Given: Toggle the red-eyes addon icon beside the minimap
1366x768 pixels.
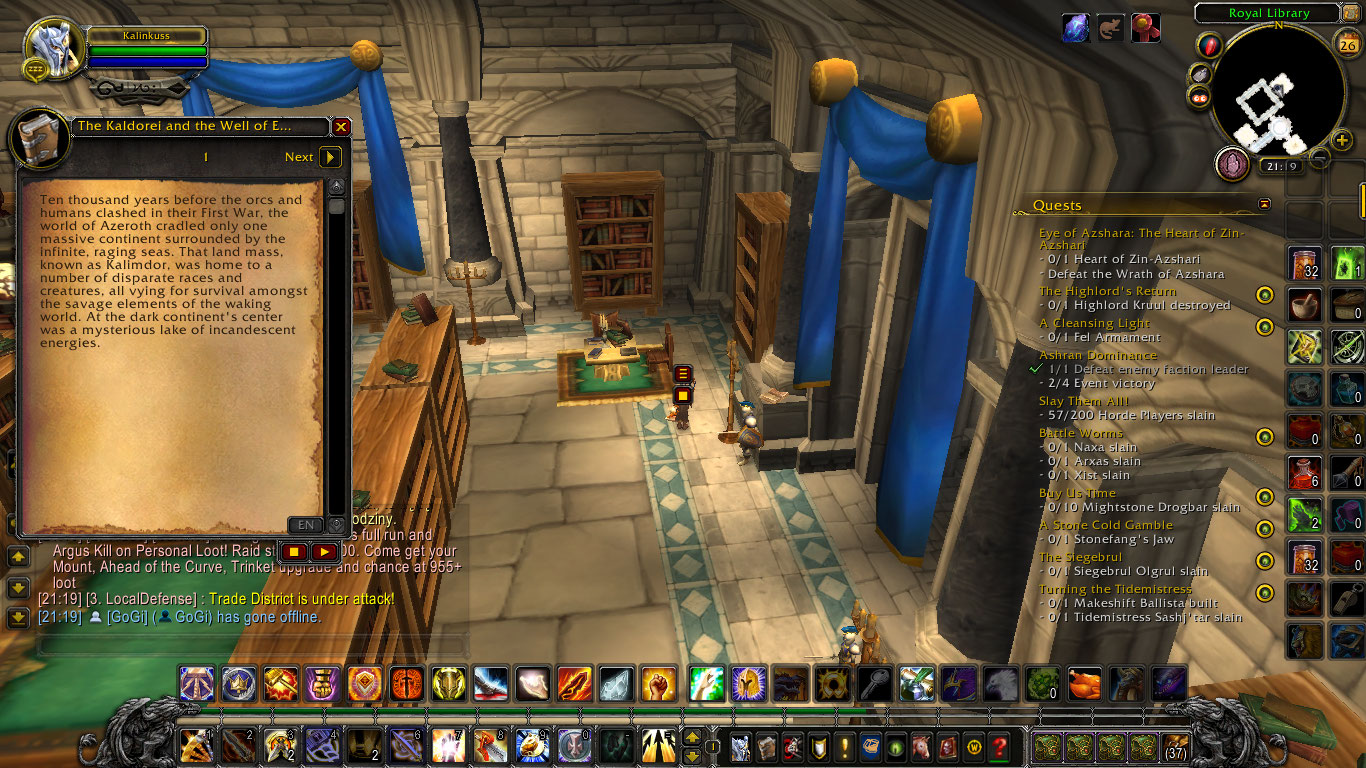Looking at the screenshot, I should (1200, 98).
